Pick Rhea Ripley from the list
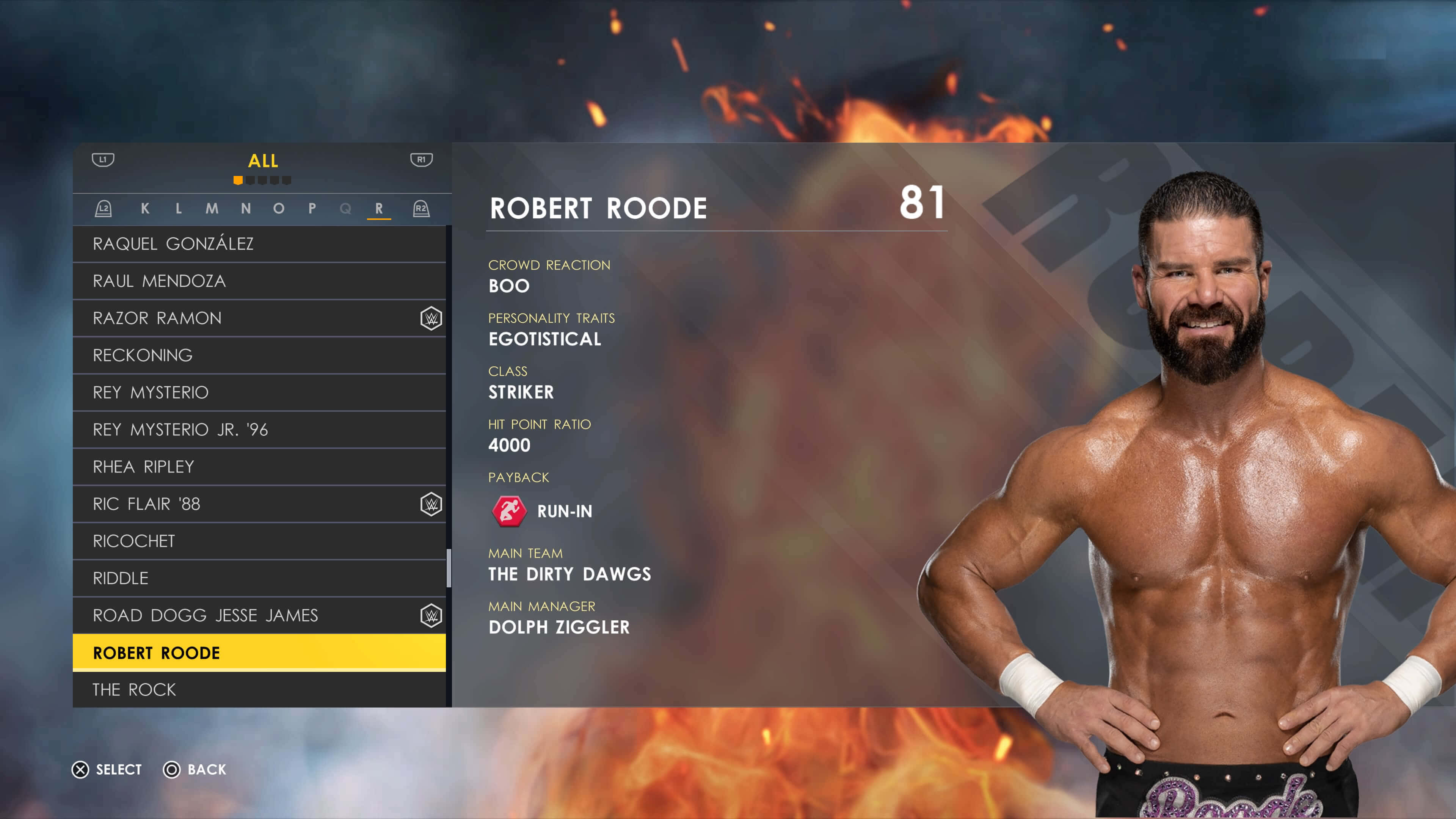1456x819 pixels. tap(259, 467)
